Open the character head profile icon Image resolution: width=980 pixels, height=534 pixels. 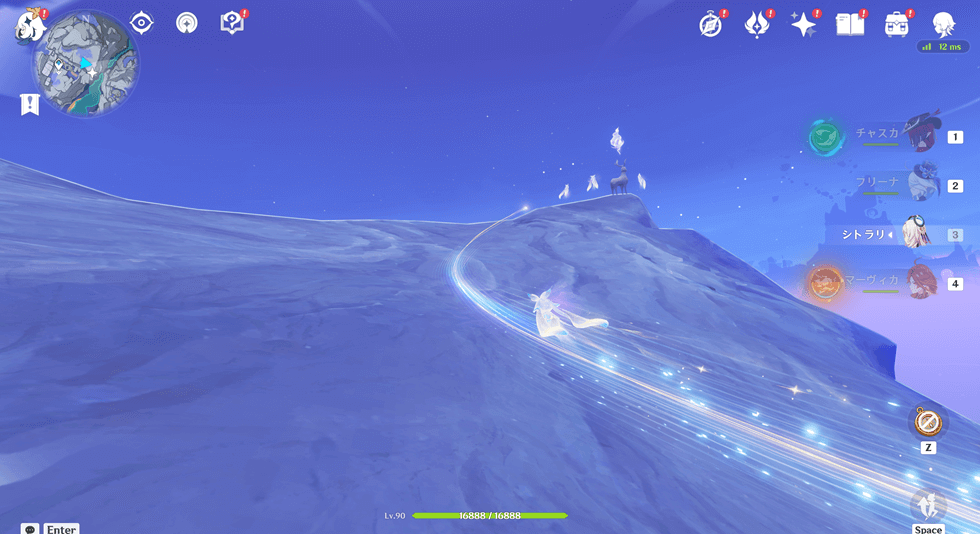(x=944, y=24)
